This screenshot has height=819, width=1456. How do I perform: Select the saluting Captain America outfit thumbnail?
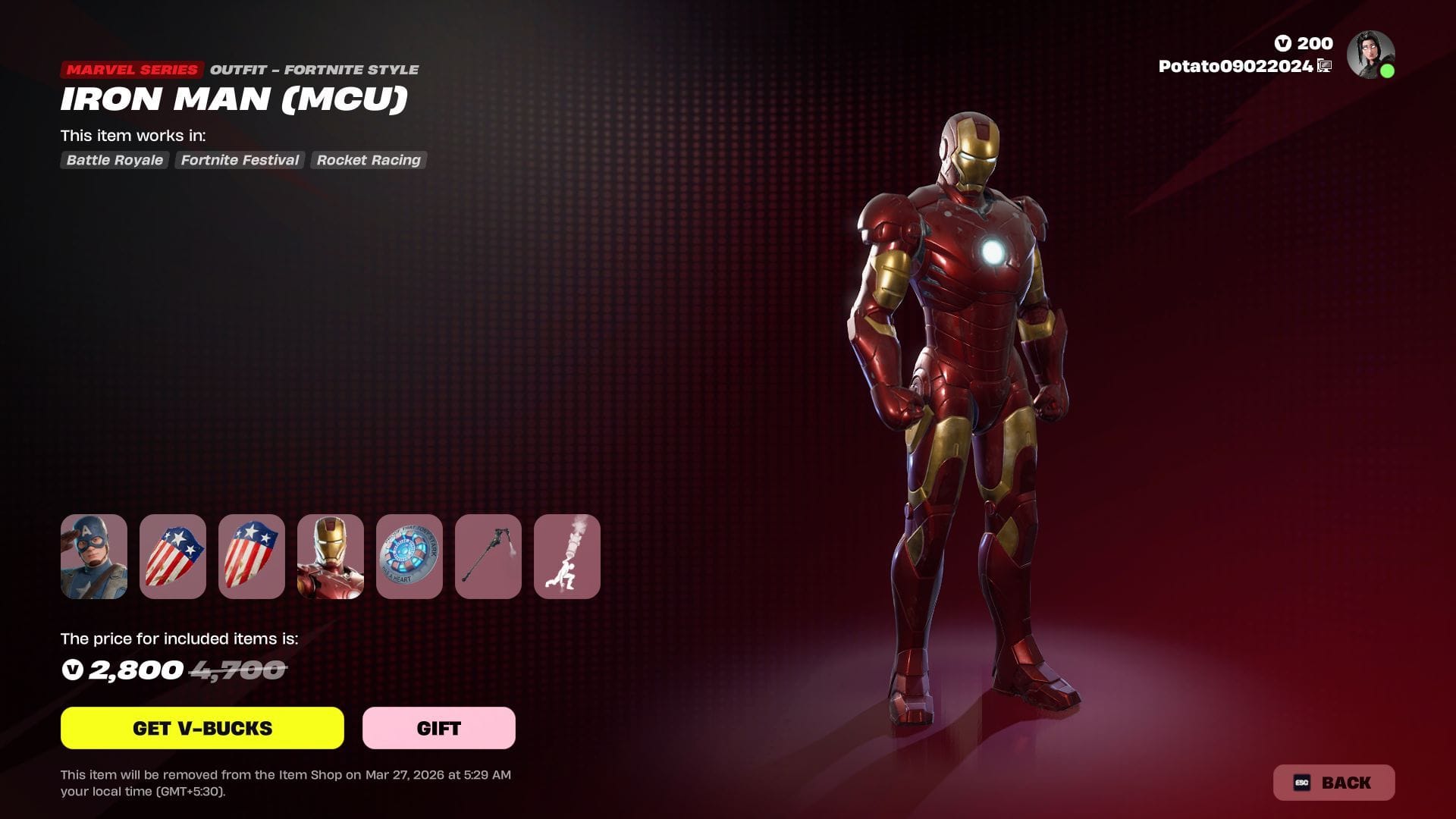point(94,557)
